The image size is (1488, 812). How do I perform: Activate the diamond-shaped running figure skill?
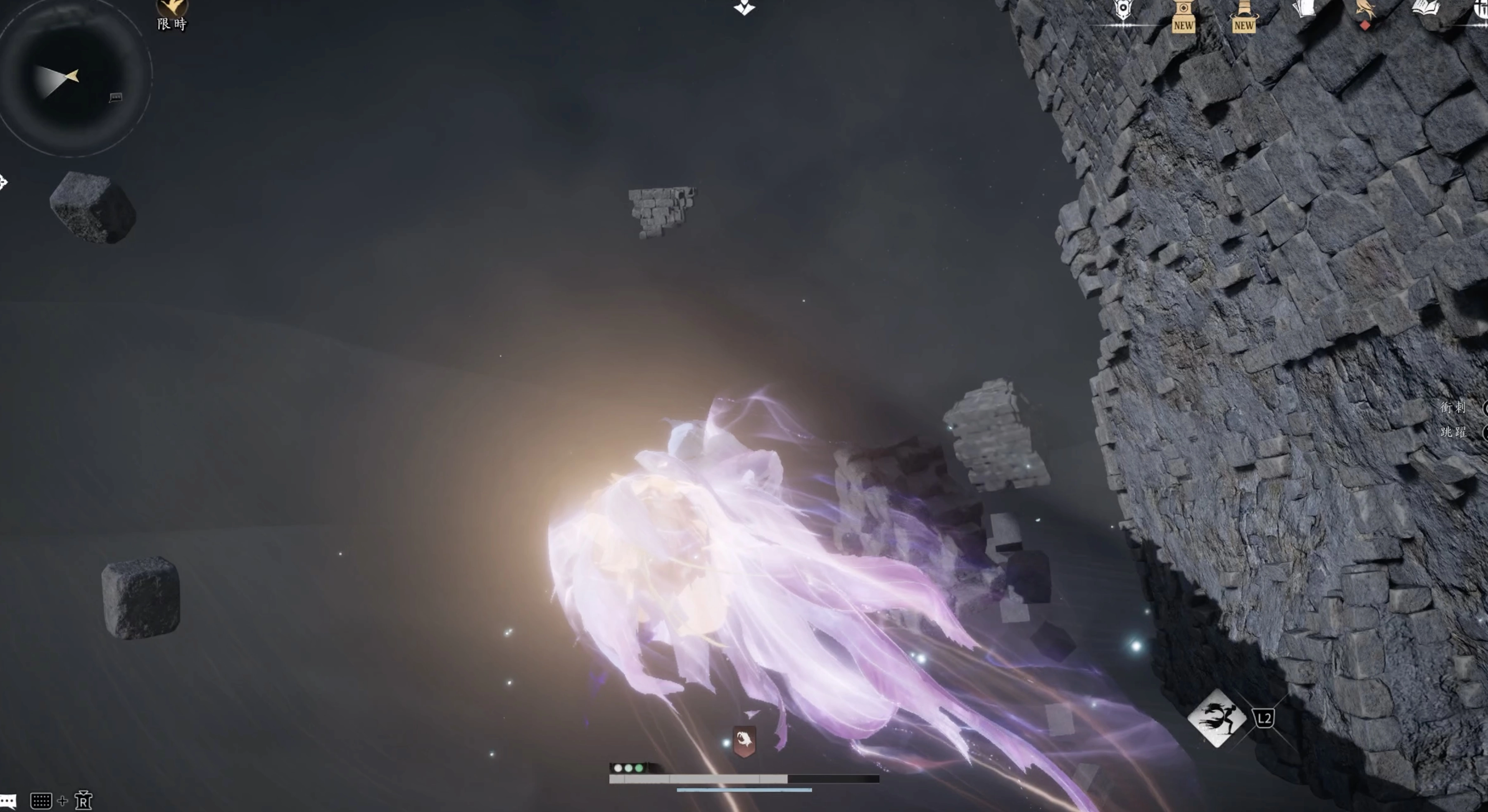[1217, 718]
